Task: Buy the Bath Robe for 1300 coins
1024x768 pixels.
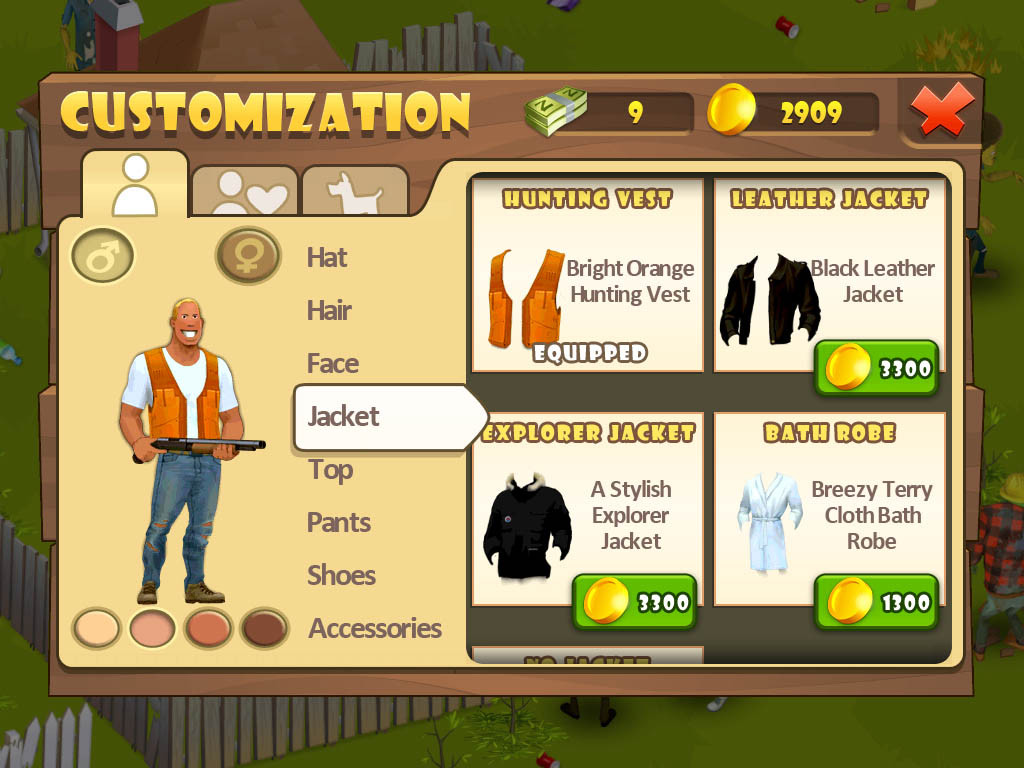Action: (x=877, y=602)
